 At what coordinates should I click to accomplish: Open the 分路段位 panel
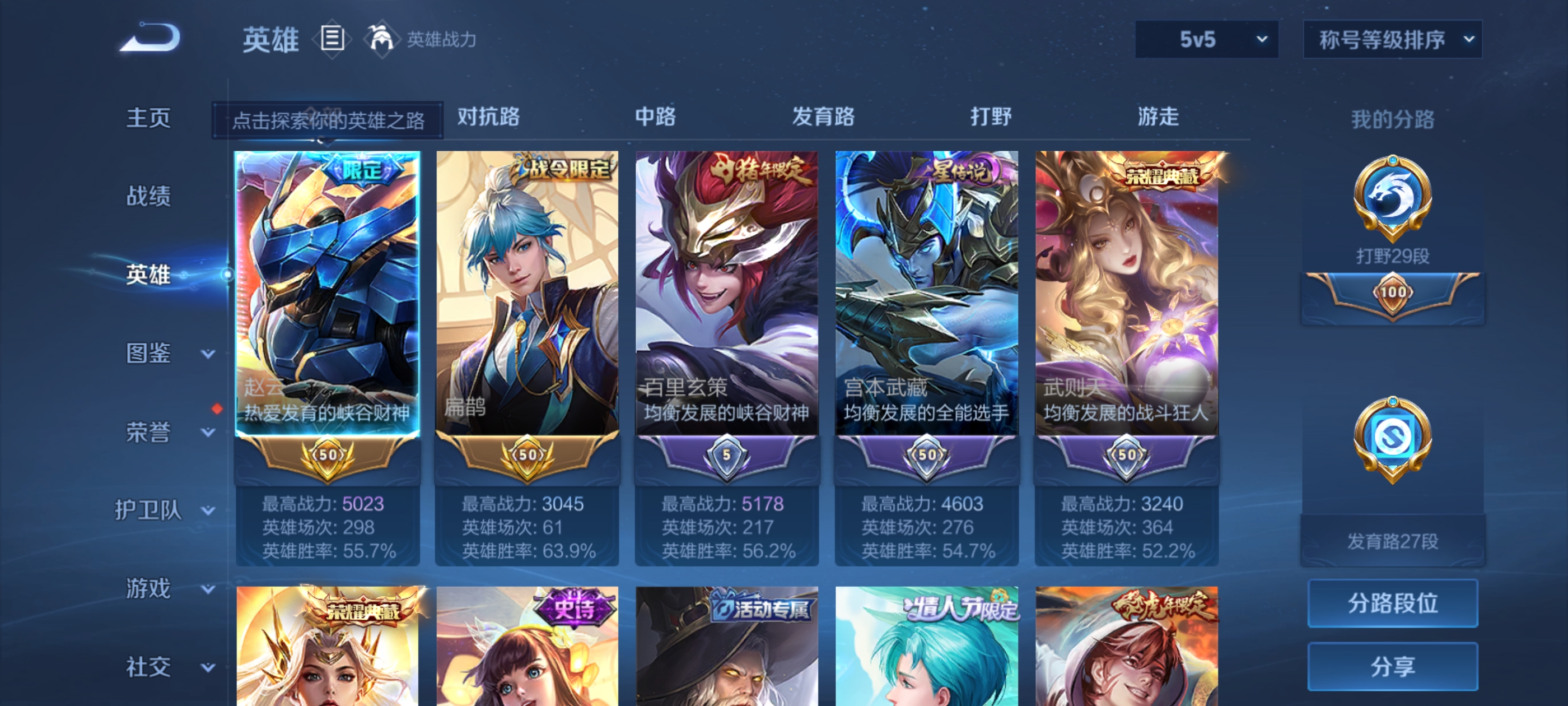[1393, 604]
